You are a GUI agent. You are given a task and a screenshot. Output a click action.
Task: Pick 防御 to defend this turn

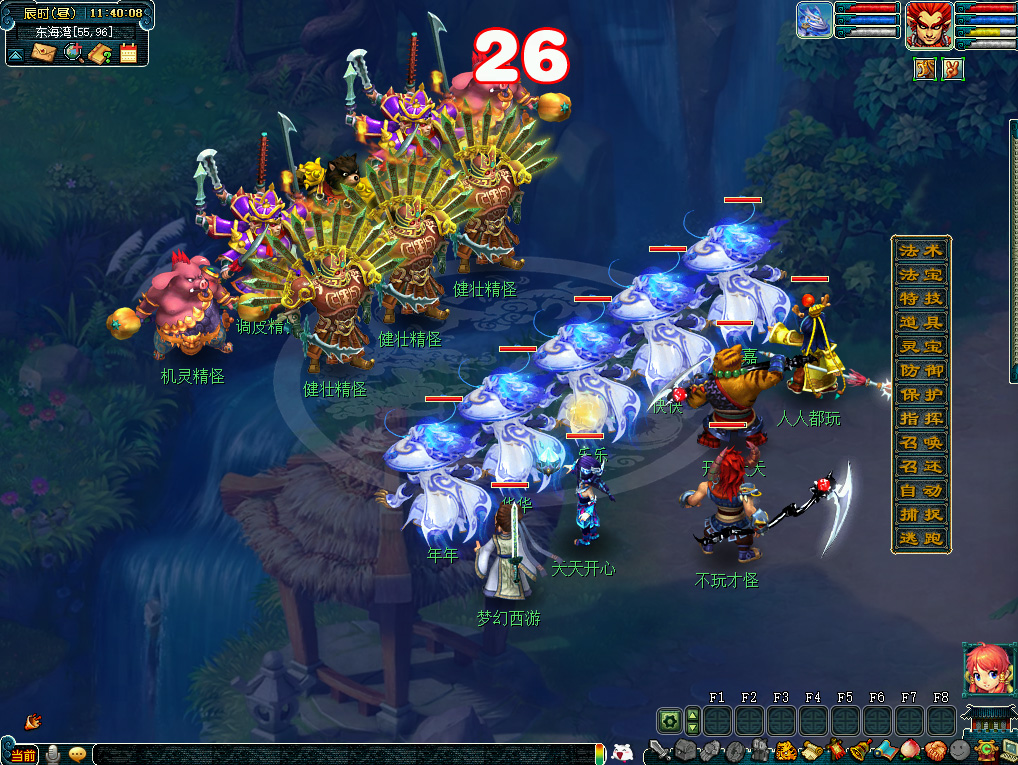point(921,370)
